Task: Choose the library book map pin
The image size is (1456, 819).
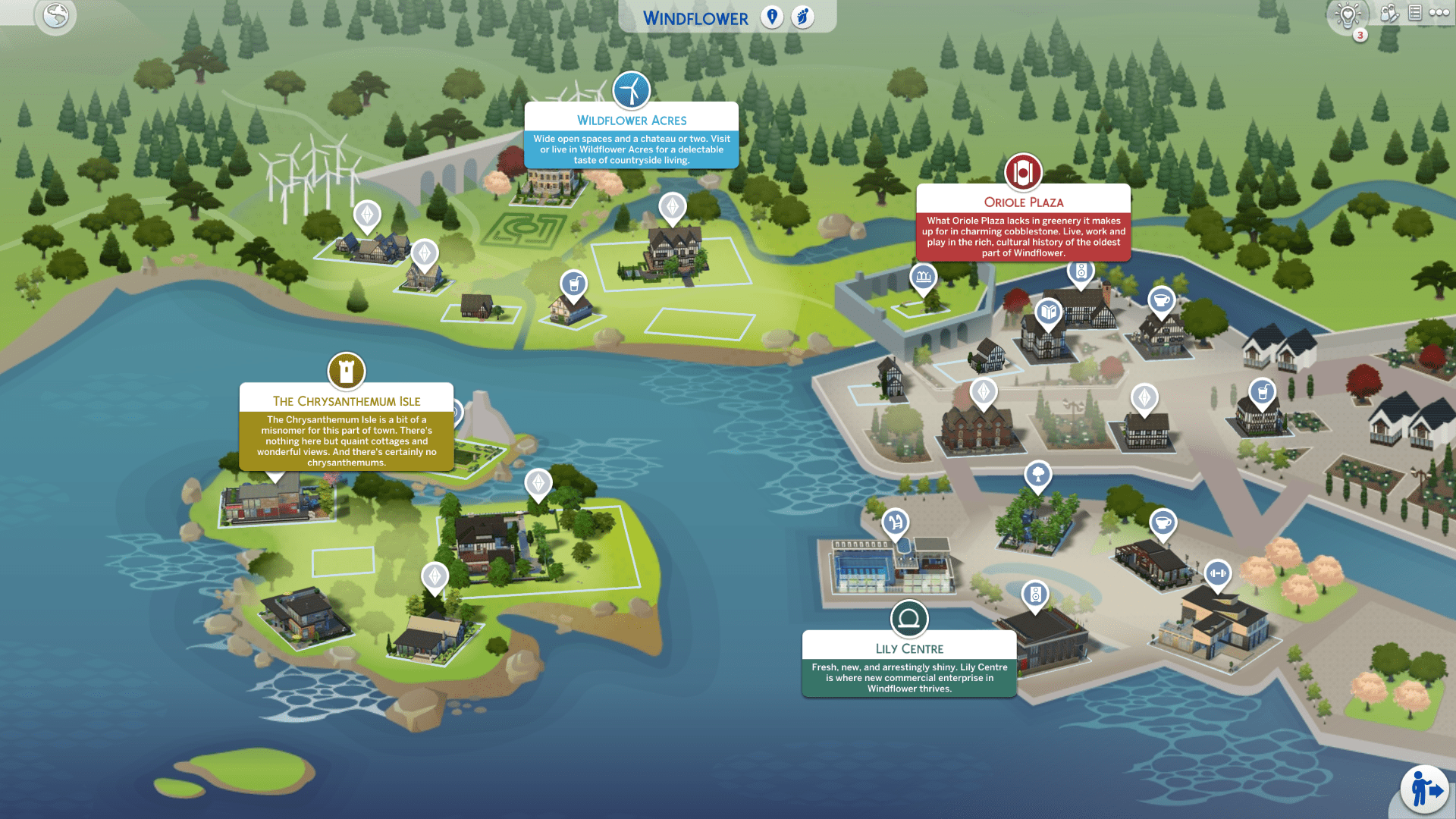Action: point(1048,312)
